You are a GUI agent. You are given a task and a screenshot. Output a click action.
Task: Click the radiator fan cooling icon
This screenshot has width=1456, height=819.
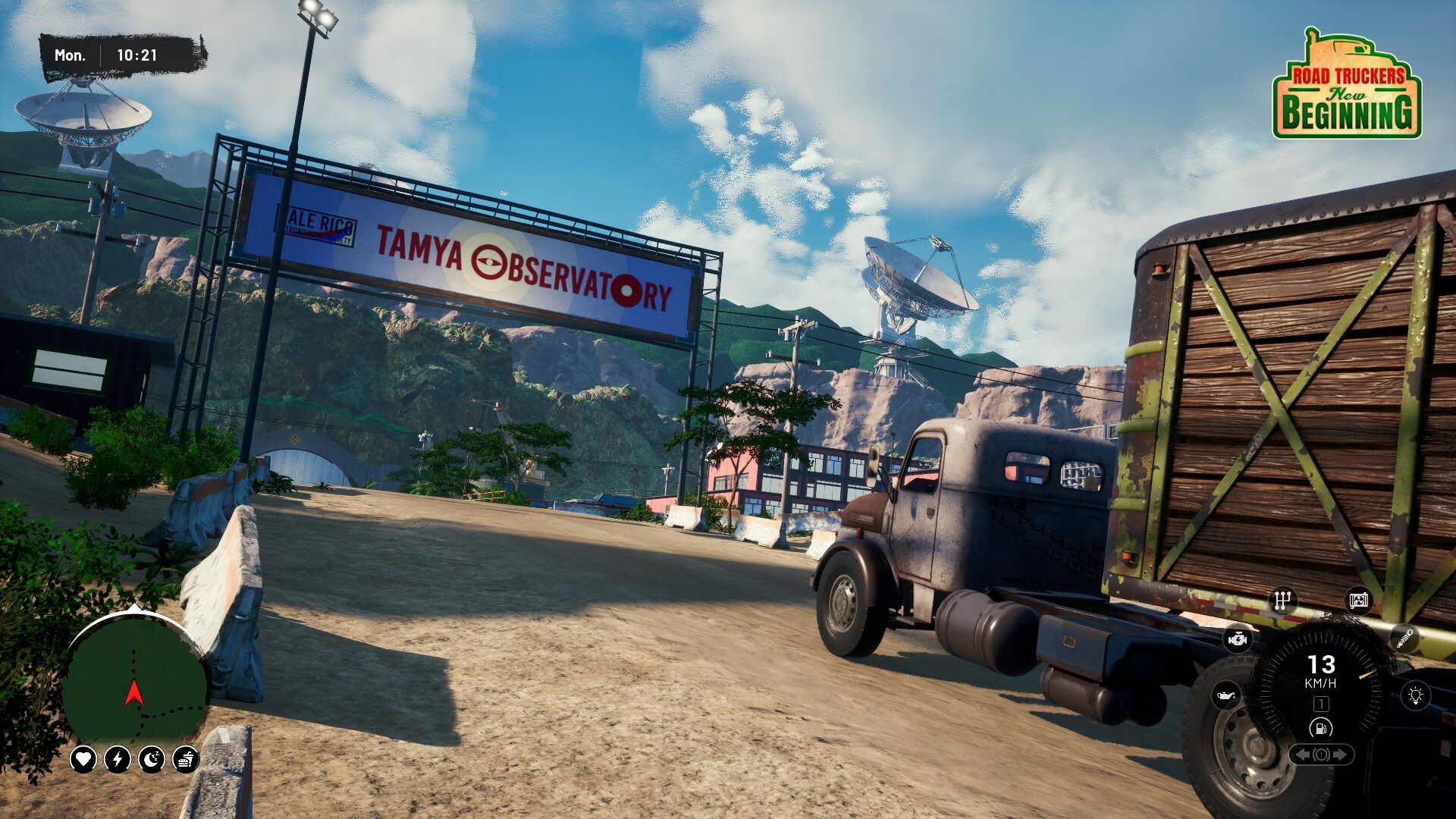[1359, 601]
